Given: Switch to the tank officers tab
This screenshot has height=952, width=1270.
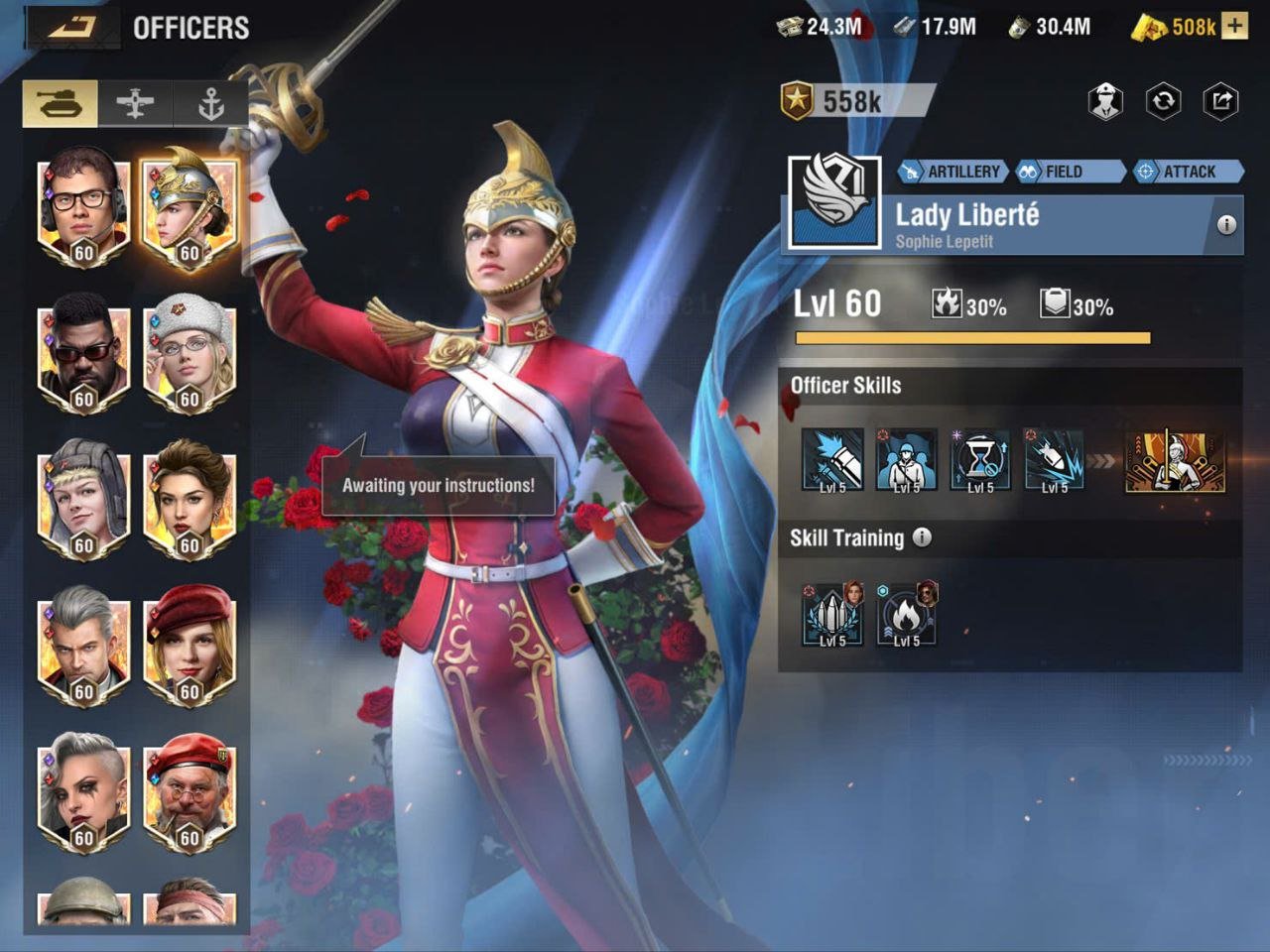Looking at the screenshot, I should (x=61, y=104).
